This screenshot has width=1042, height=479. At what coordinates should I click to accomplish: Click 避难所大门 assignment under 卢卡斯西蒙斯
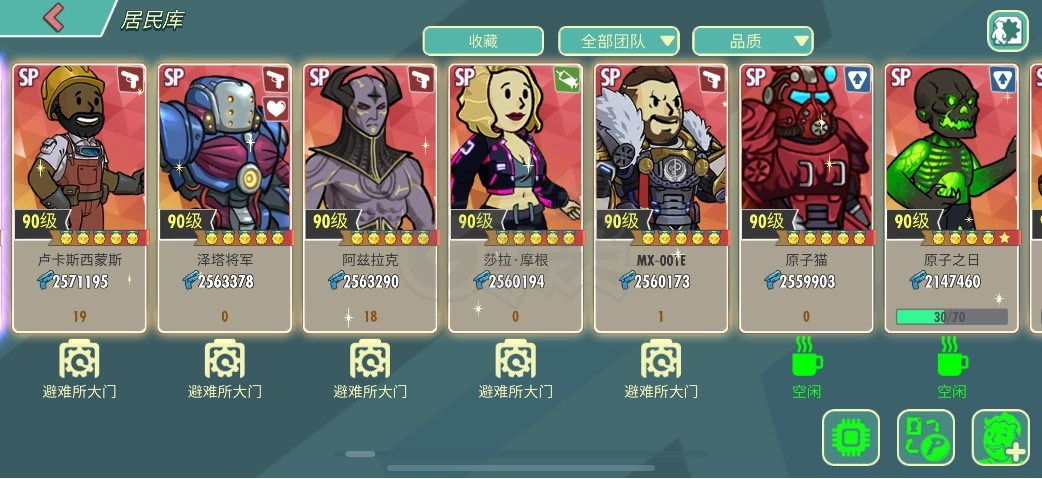click(x=80, y=369)
